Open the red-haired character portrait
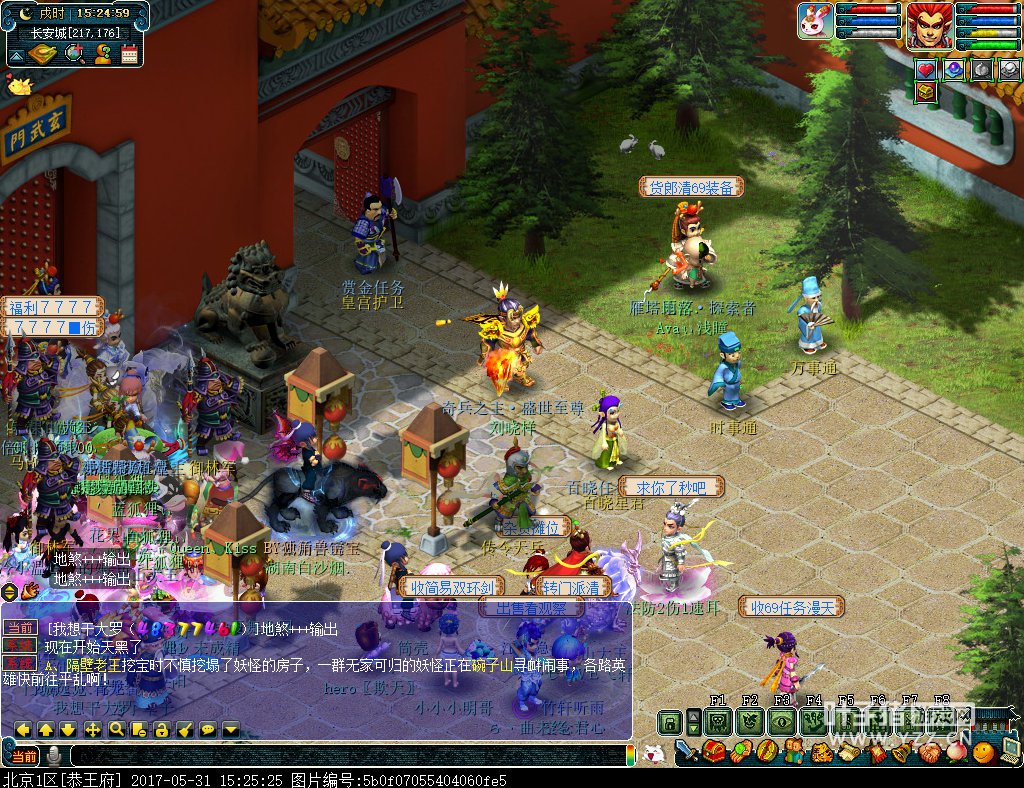Viewport: 1024px width, 788px height. [x=929, y=24]
